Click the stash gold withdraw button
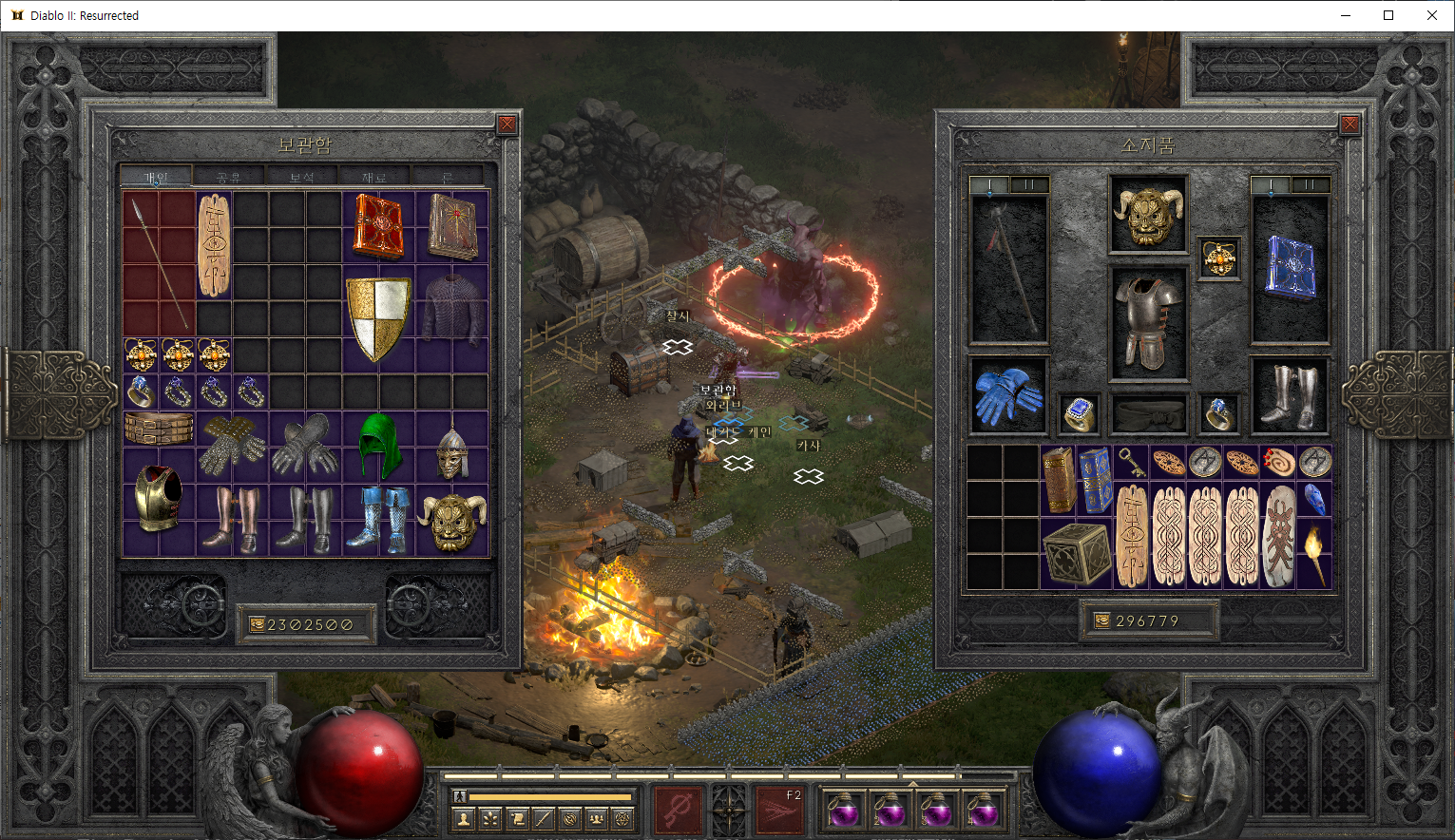This screenshot has height=840, width=1455. coord(257,624)
